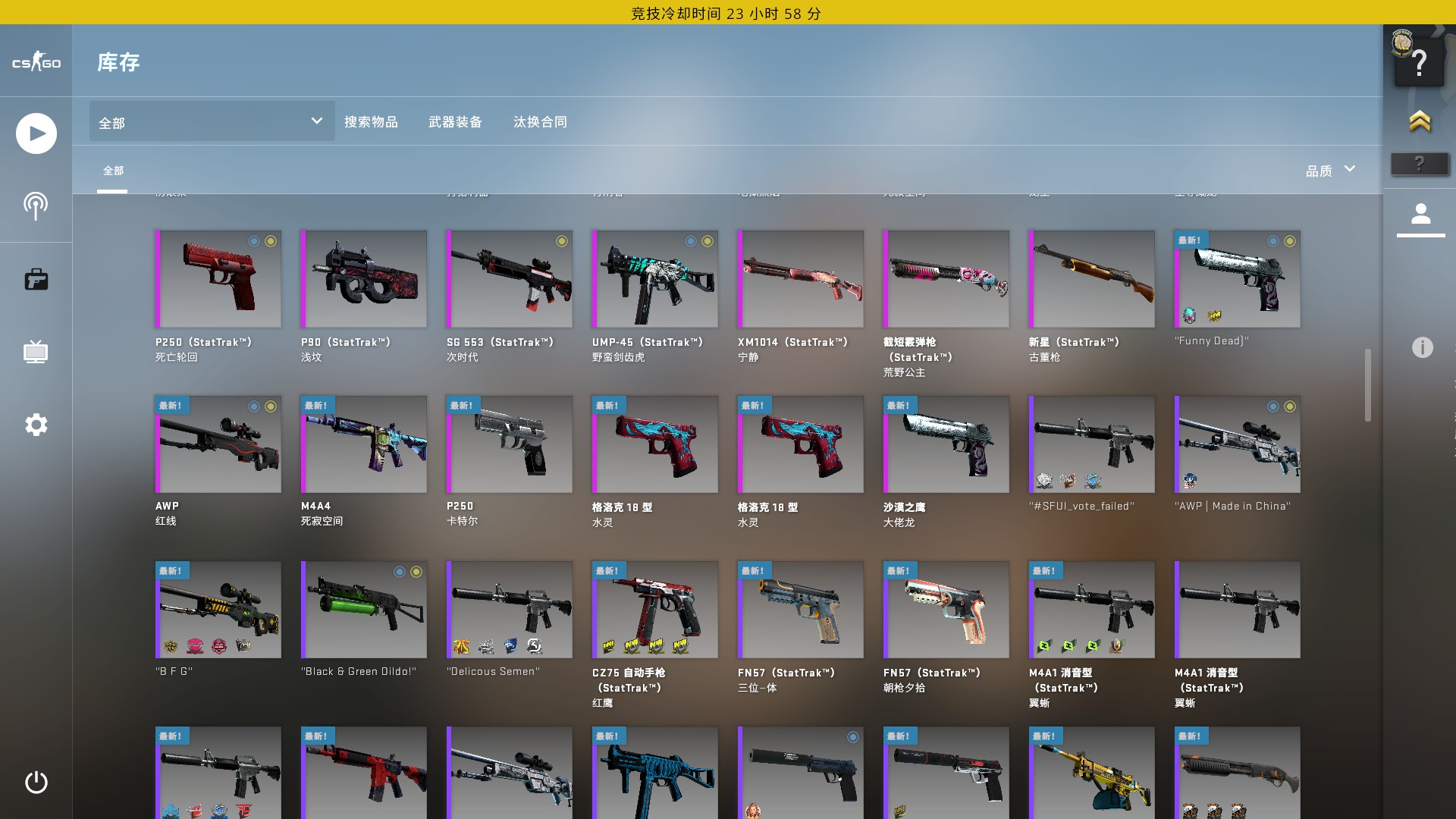Click the CS:GO logo top left
The height and width of the screenshot is (819, 1456).
point(36,62)
